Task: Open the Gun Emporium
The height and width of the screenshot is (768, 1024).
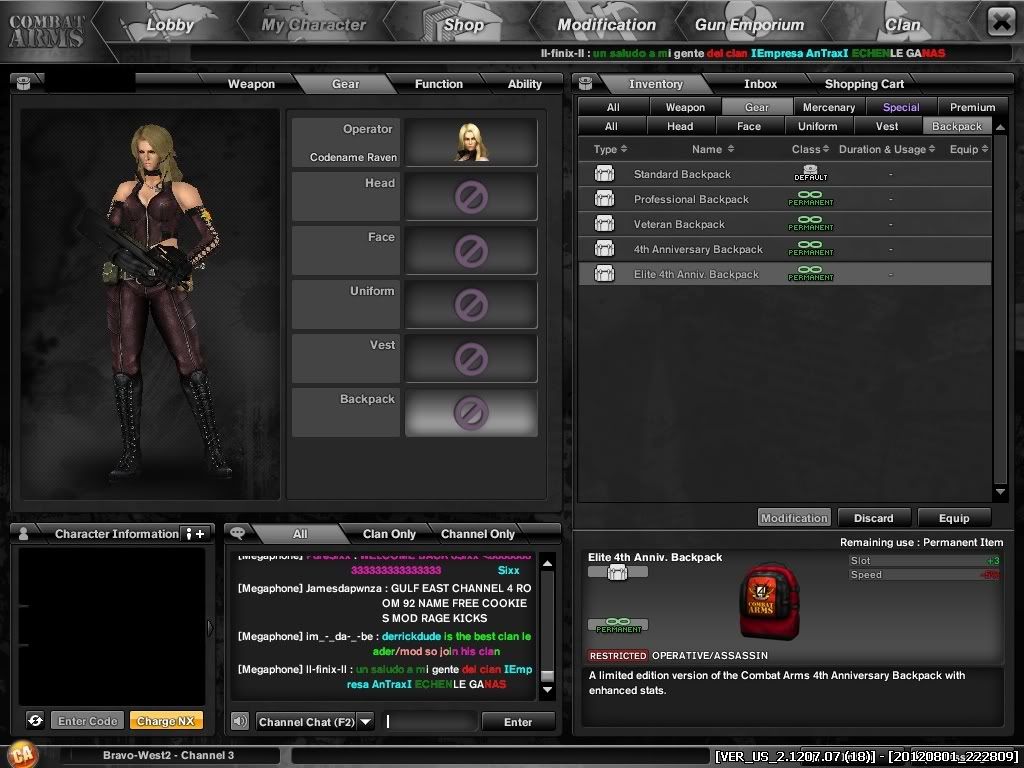Action: [x=749, y=25]
